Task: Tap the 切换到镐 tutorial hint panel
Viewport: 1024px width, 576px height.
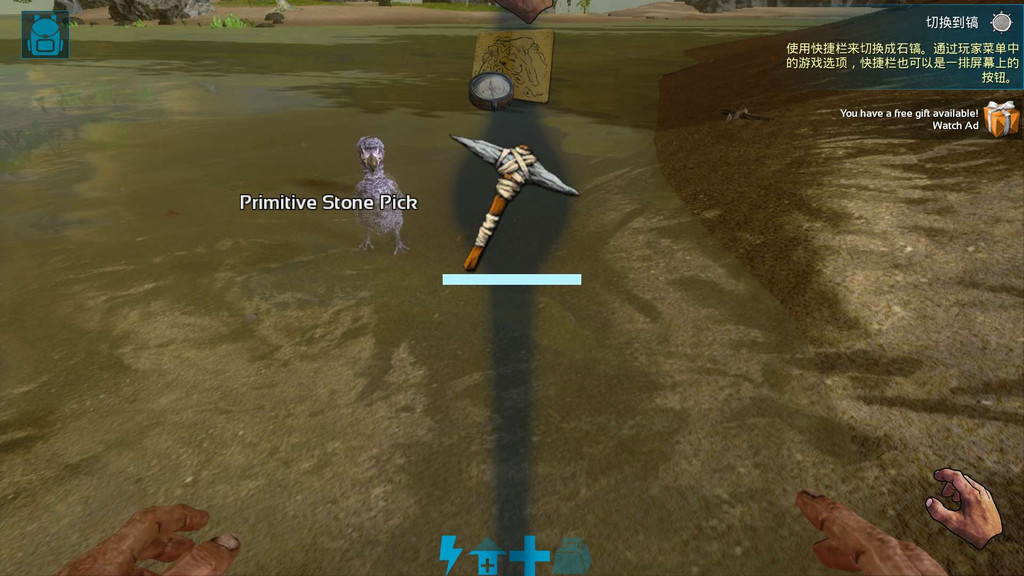Action: pos(902,48)
